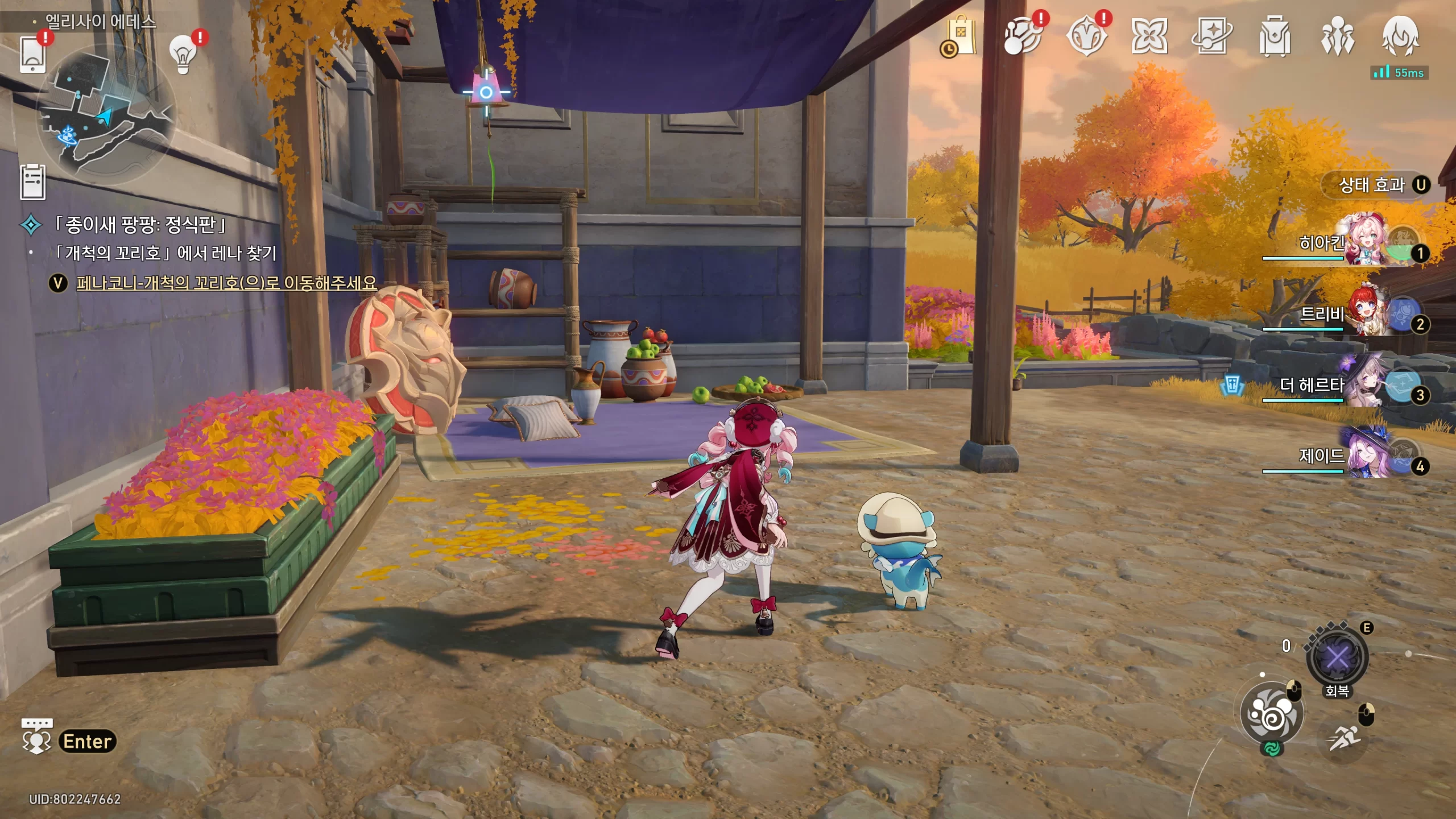Click the lightbulb hint icon

[x=183, y=55]
